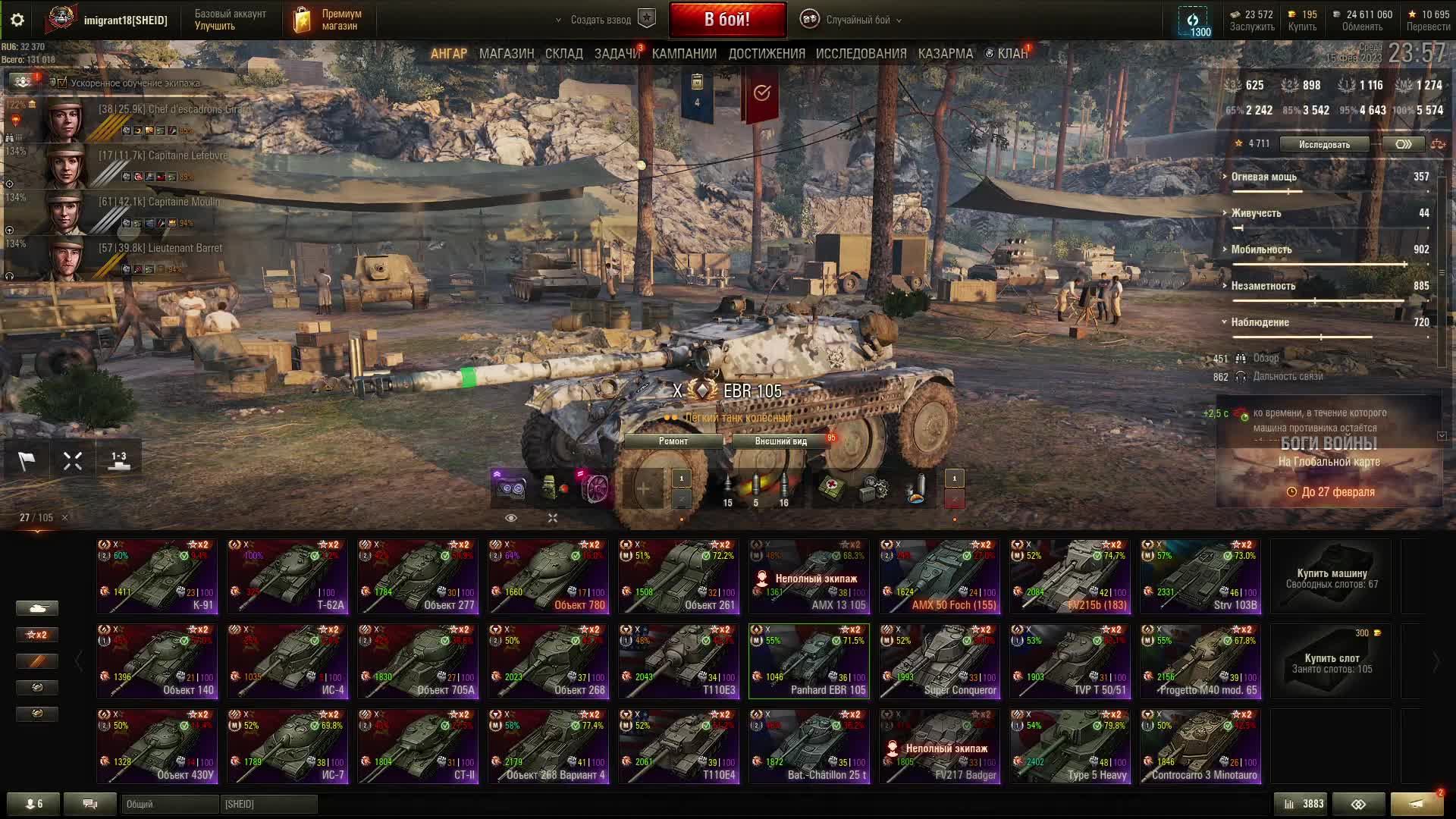The width and height of the screenshot is (1456, 819).
Task: Click Создать взвод to form a platoon
Action: [x=601, y=20]
